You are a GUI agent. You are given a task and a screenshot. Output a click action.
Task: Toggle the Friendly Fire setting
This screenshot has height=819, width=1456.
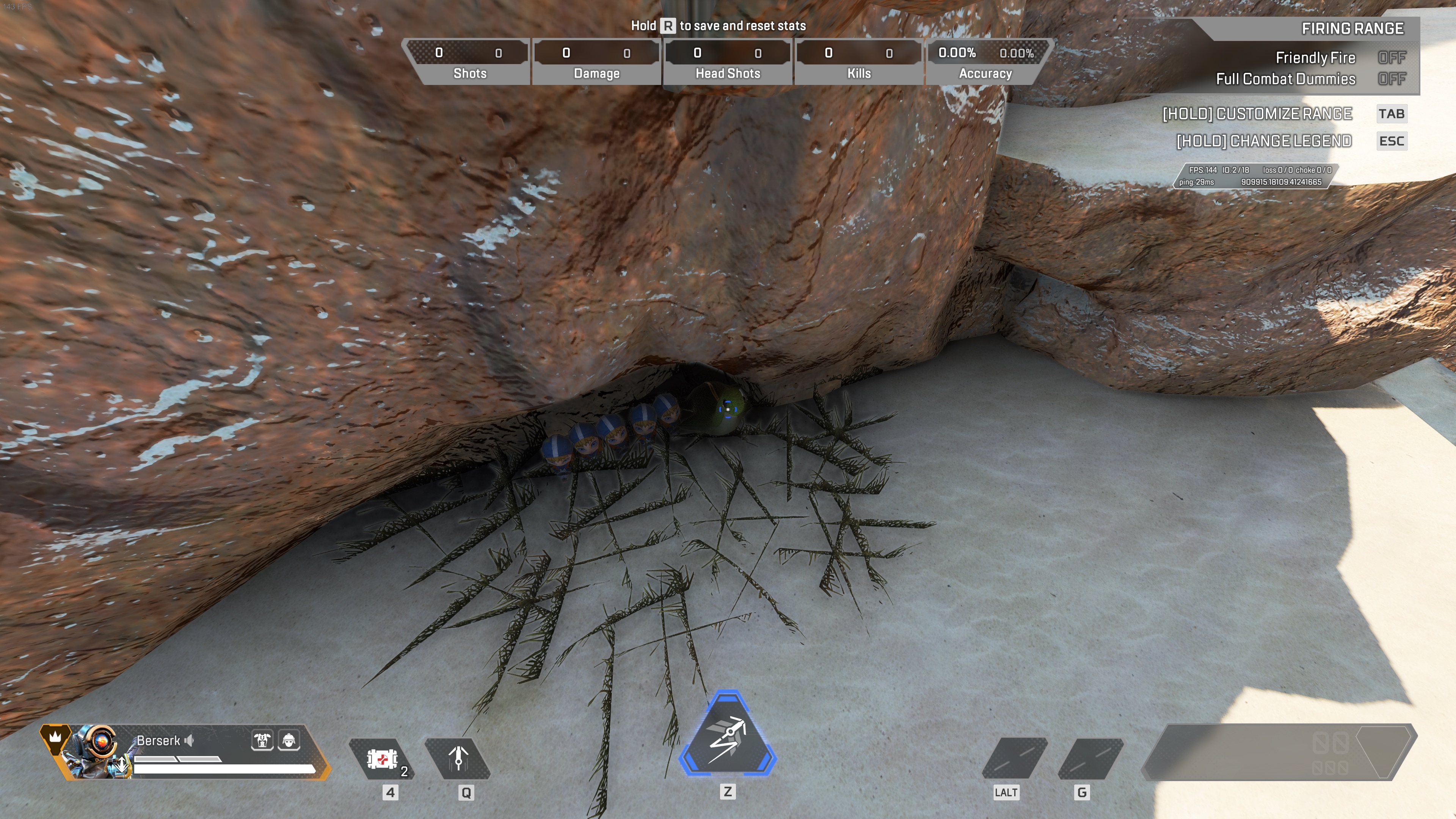(1391, 58)
